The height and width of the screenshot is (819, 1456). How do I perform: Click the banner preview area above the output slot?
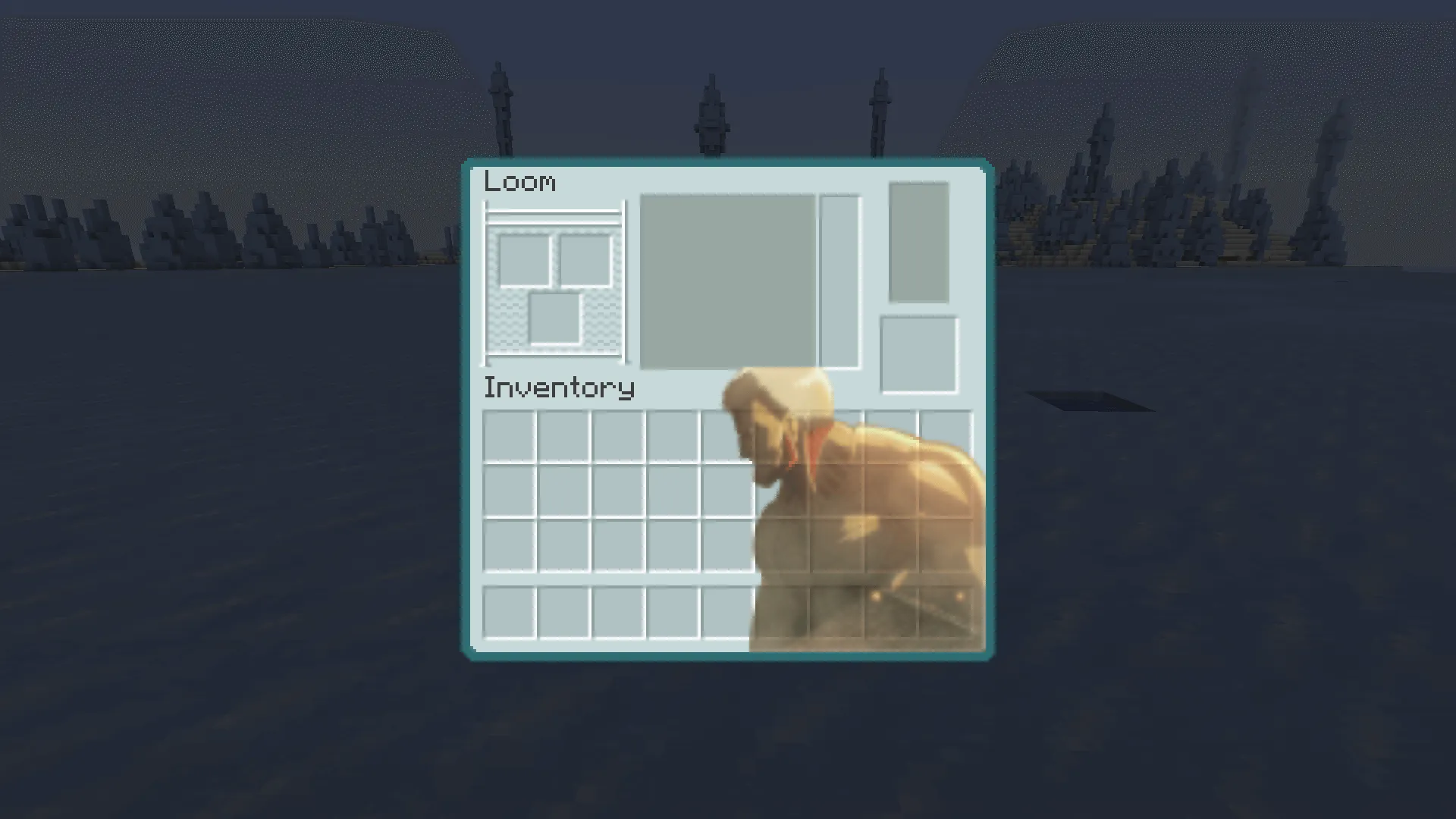click(918, 241)
